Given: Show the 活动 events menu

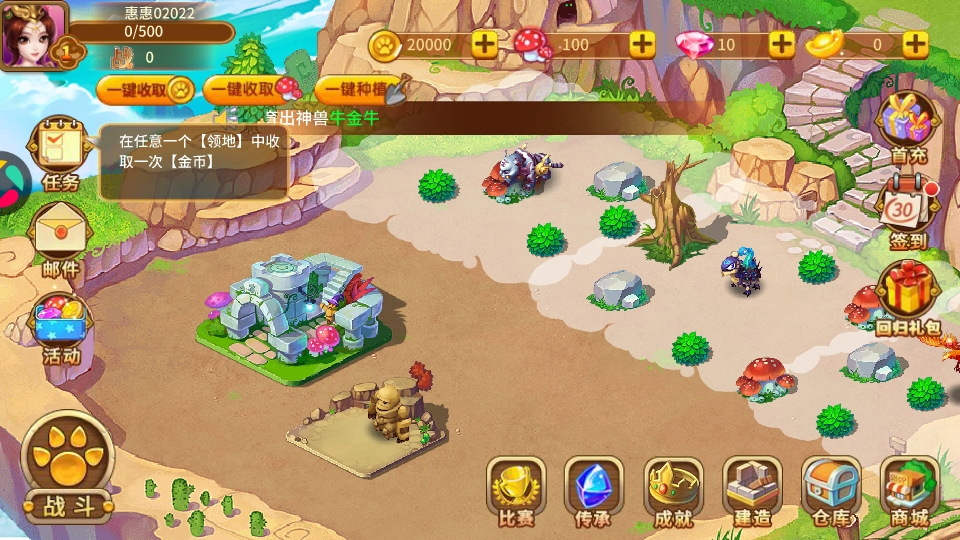Looking at the screenshot, I should [x=60, y=328].
